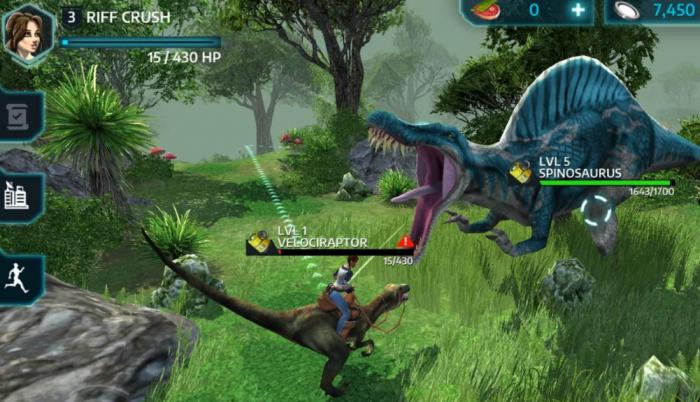The height and width of the screenshot is (402, 700).
Task: Add more meat with the plus button
Action: [x=577, y=11]
